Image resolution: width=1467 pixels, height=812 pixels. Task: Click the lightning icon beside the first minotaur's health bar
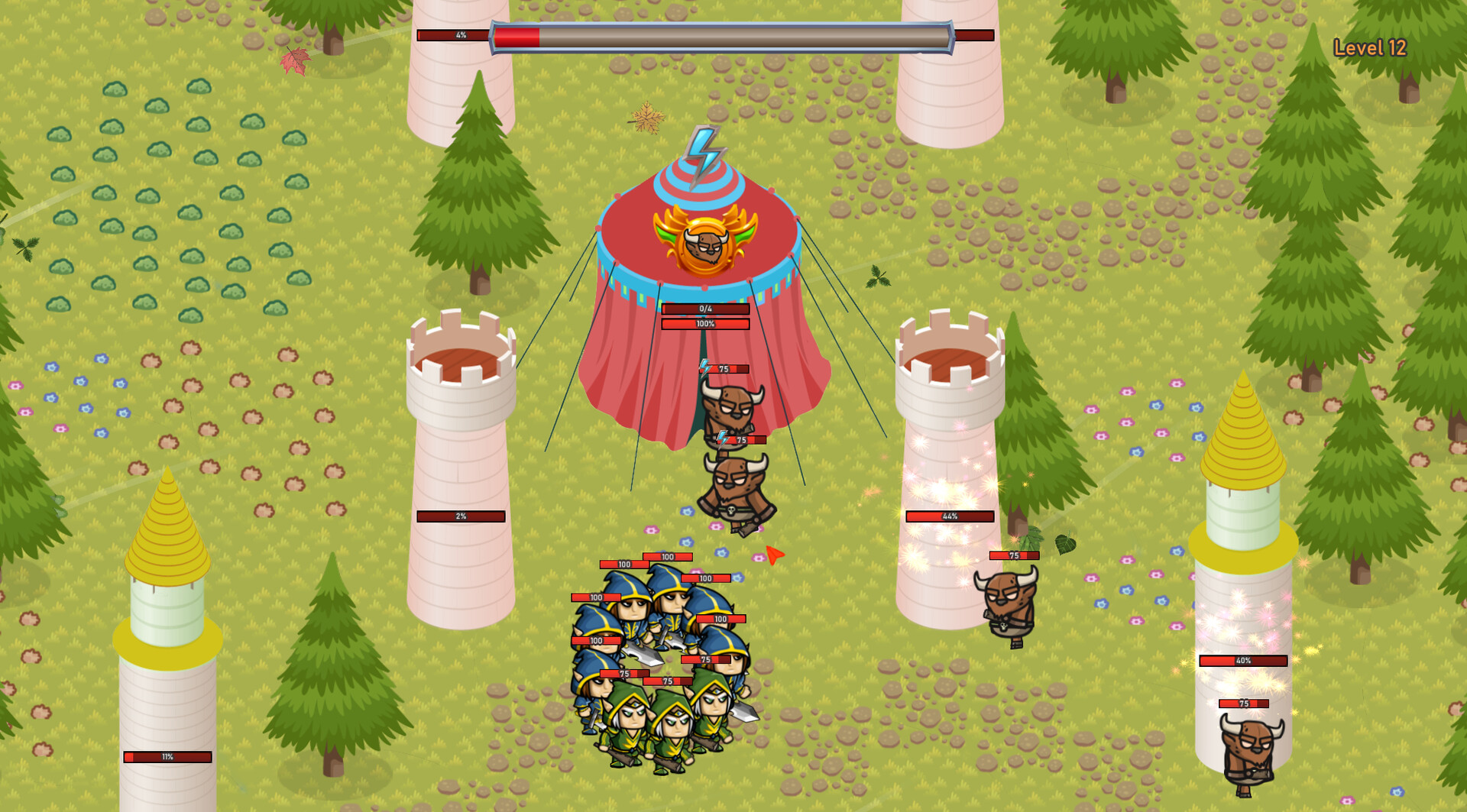click(704, 368)
